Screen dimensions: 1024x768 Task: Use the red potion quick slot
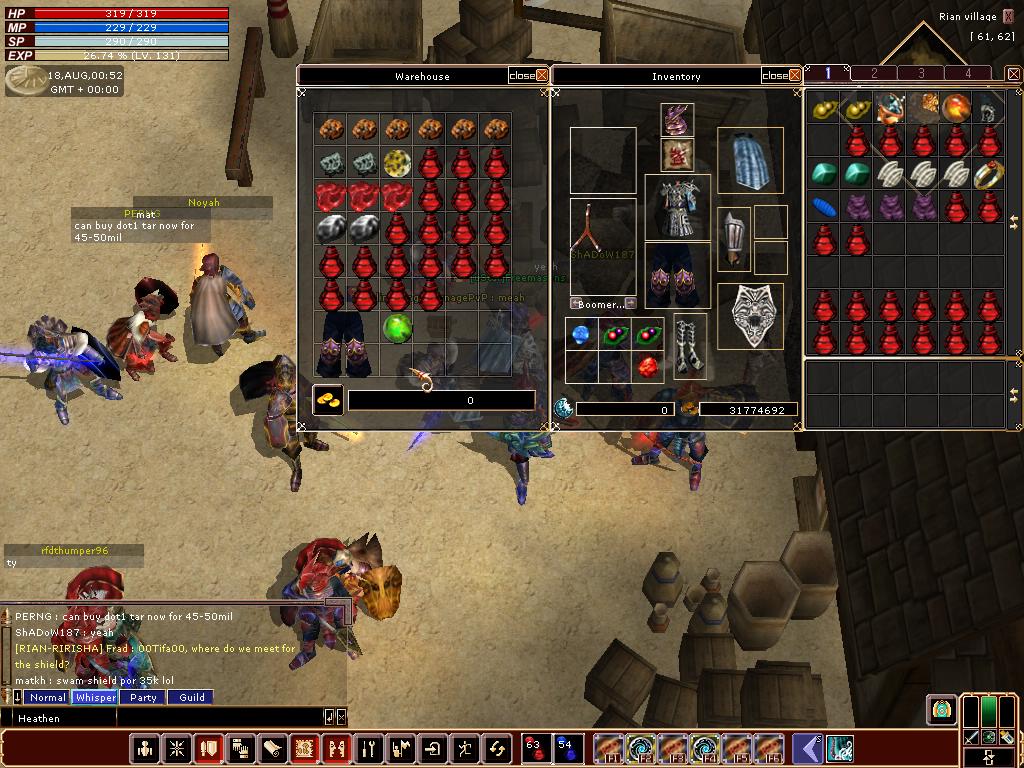pos(534,748)
